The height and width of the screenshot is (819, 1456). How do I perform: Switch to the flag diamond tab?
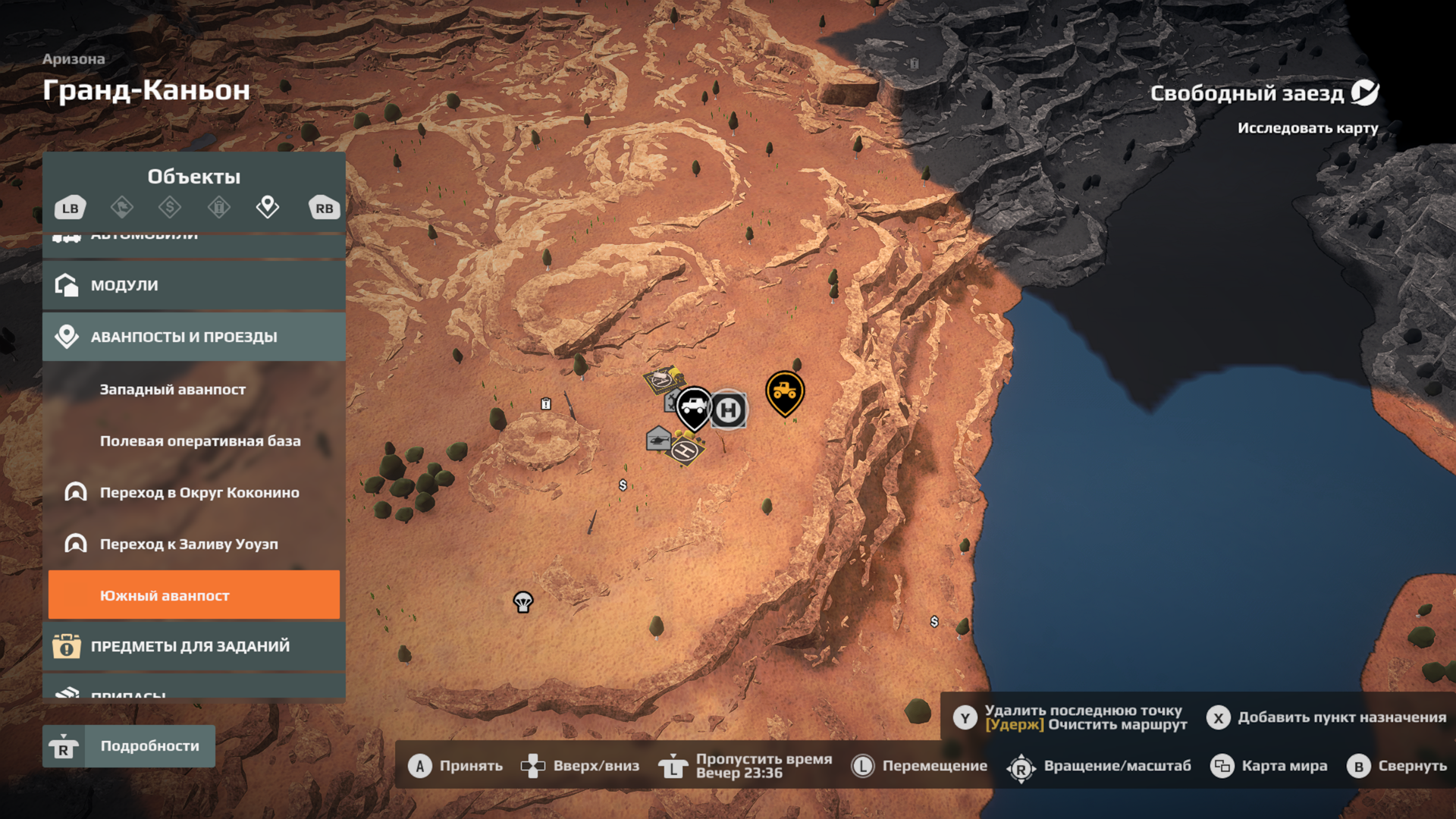coord(121,207)
